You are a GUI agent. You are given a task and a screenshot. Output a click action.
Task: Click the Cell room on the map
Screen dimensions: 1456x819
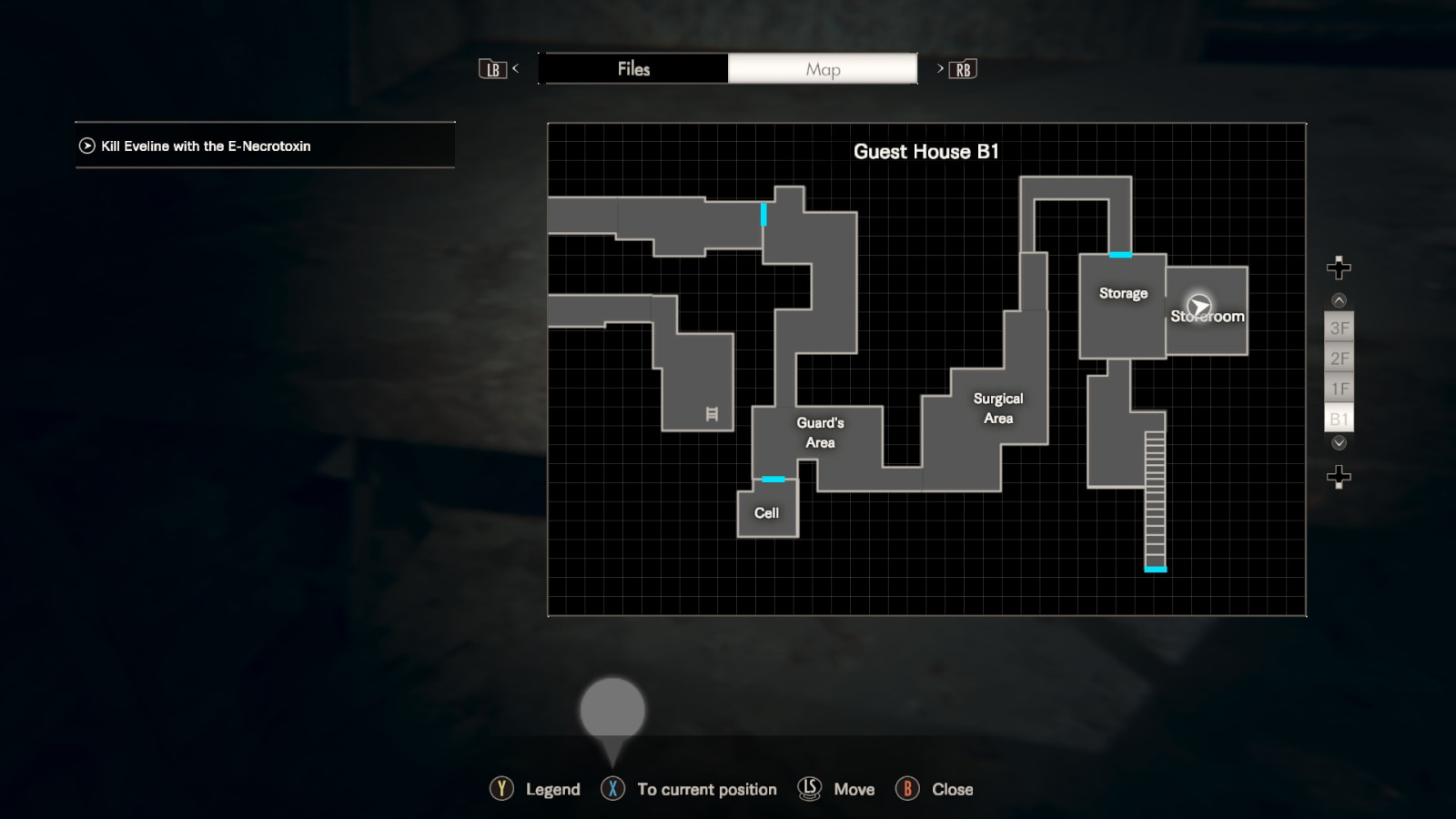pos(767,511)
